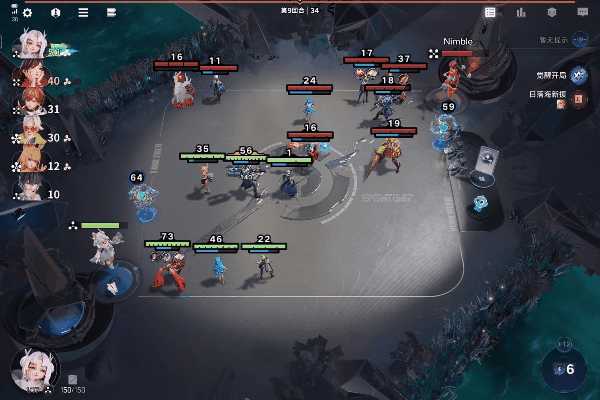Select the dark-haired player with score 10
The width and height of the screenshot is (600, 400).
click(29, 192)
